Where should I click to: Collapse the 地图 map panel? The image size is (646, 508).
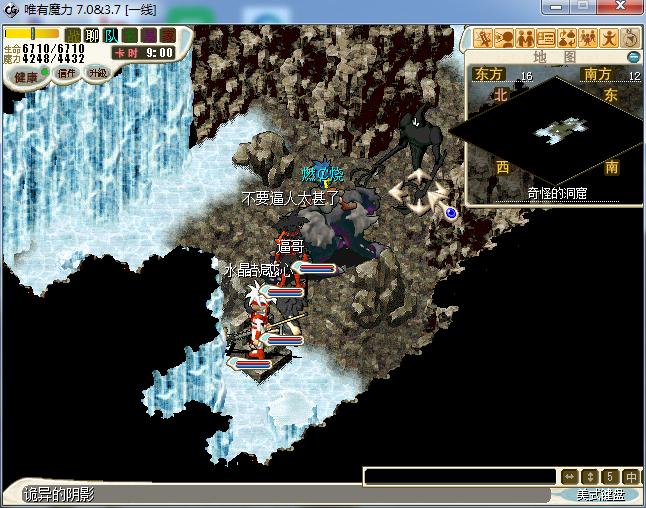(x=633, y=57)
